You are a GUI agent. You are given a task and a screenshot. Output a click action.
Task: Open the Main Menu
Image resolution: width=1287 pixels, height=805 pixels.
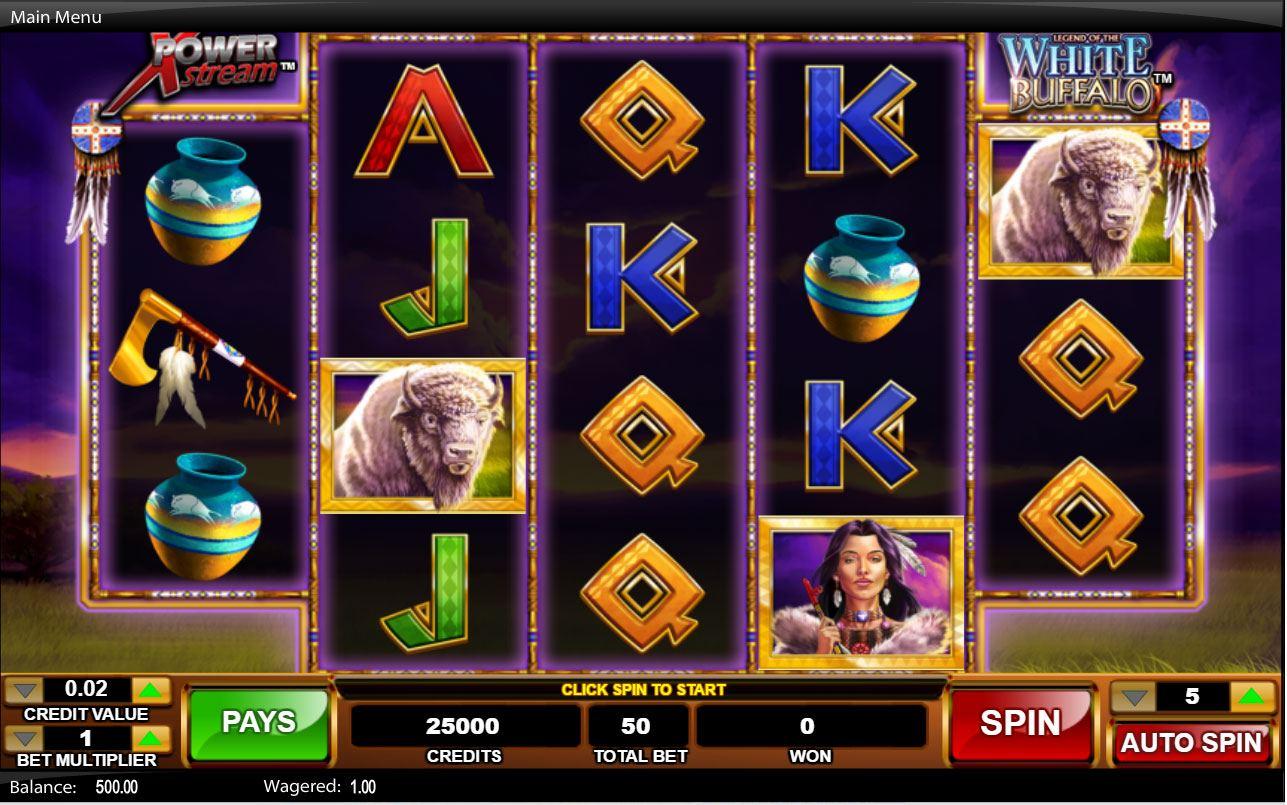point(56,17)
